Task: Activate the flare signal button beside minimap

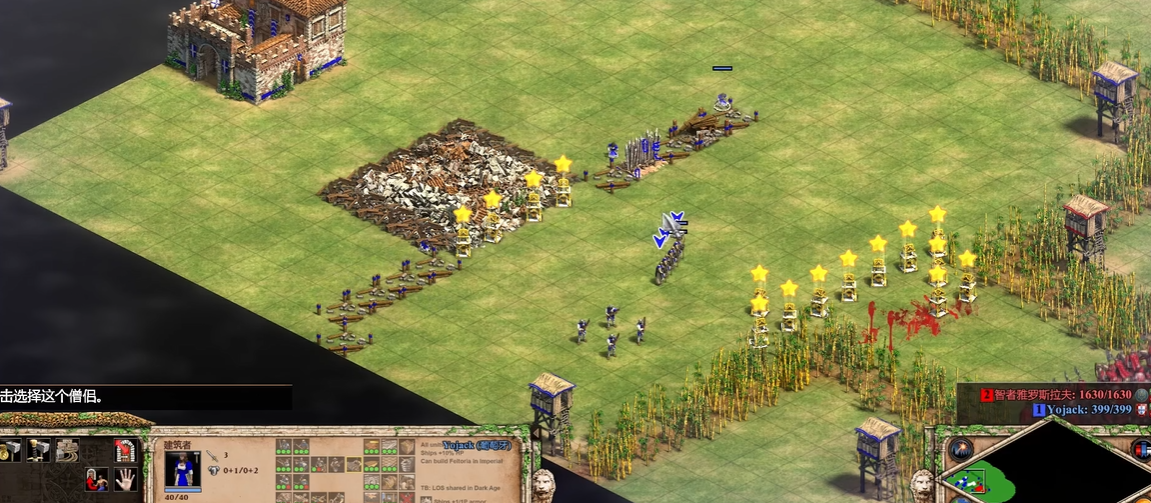Action: click(961, 449)
